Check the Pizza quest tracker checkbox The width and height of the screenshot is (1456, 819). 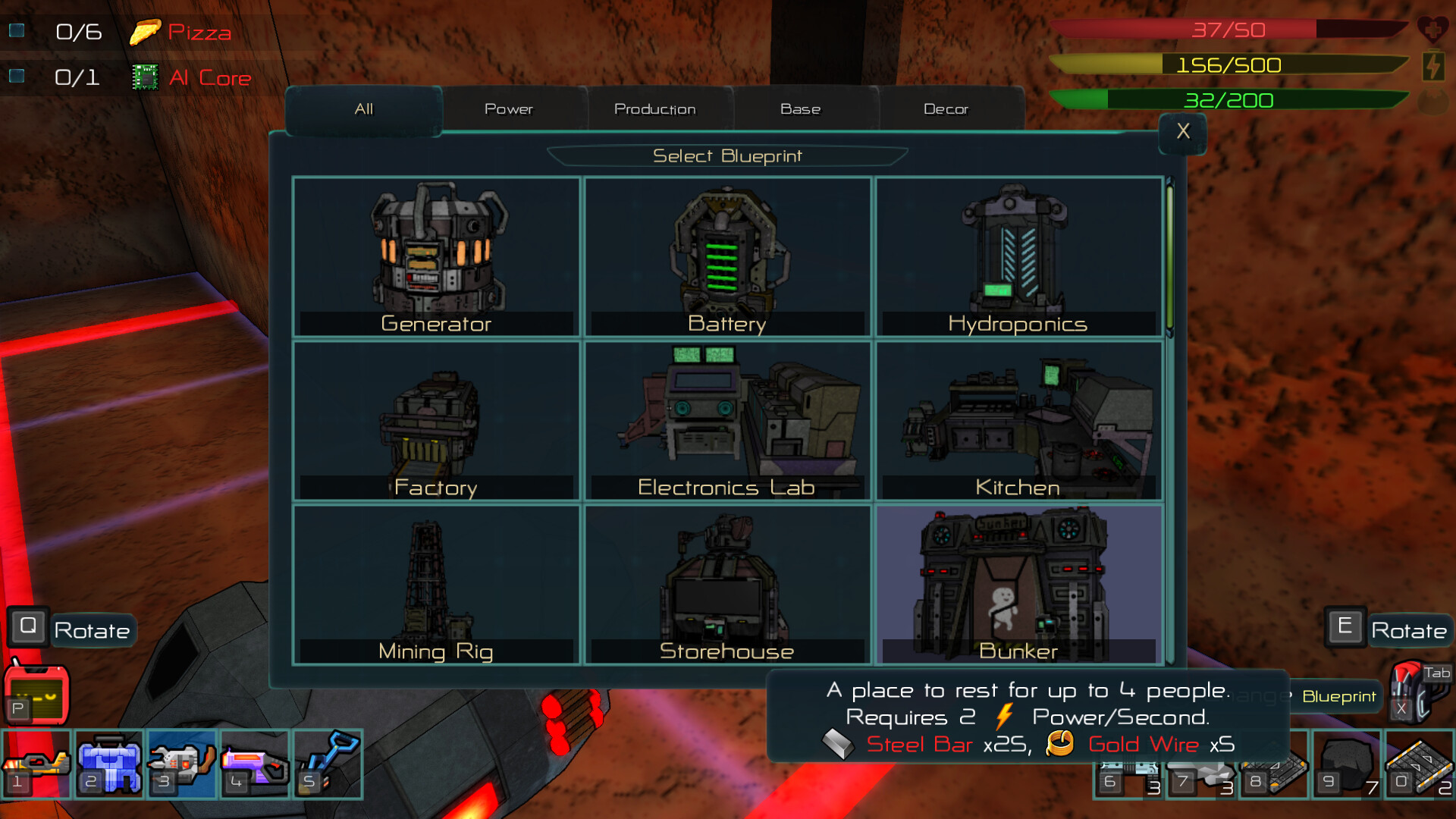click(17, 30)
